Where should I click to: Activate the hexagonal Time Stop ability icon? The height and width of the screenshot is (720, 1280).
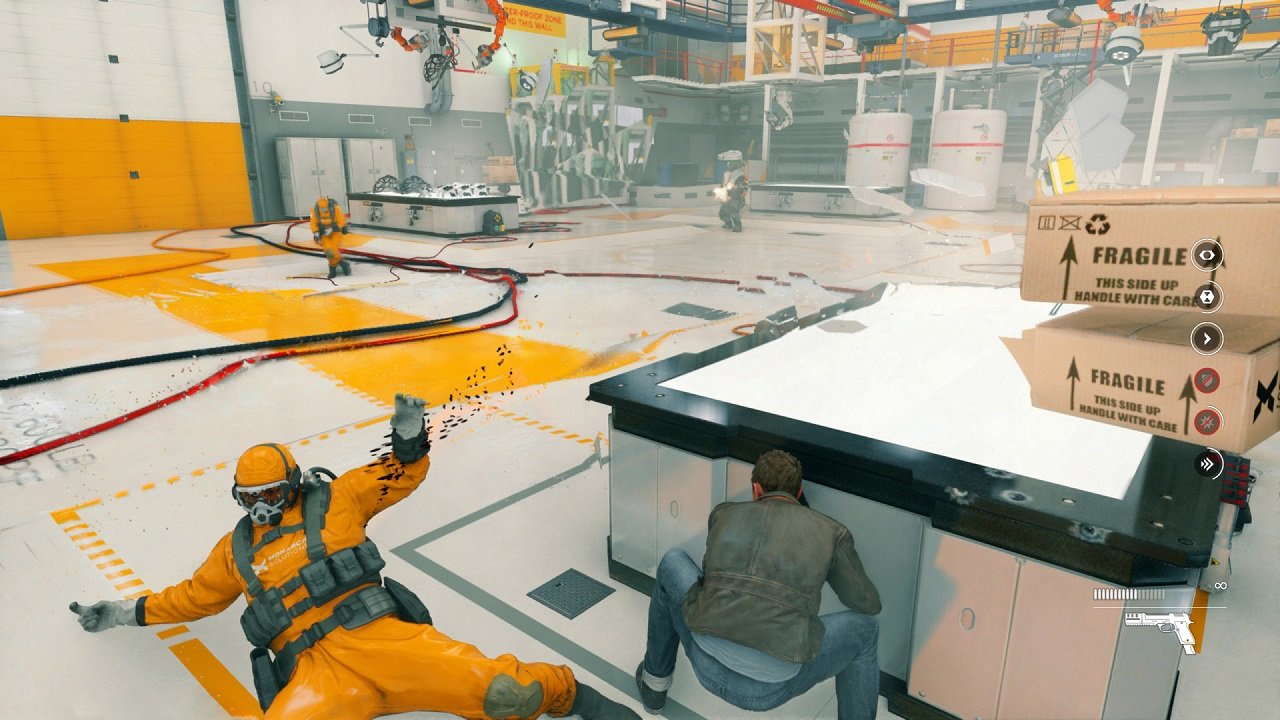tap(1208, 297)
